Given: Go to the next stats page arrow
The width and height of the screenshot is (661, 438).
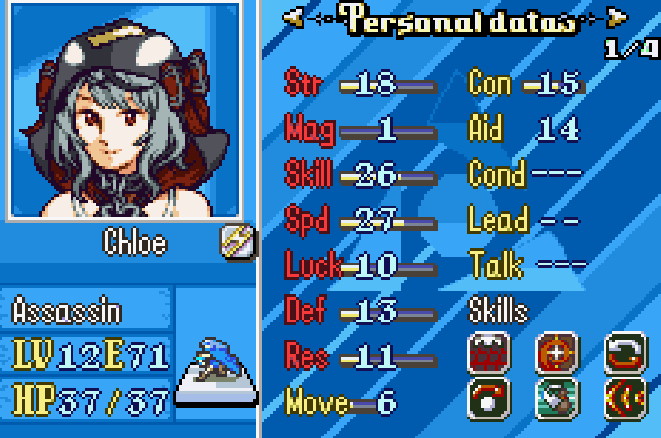Looking at the screenshot, I should (618, 16).
